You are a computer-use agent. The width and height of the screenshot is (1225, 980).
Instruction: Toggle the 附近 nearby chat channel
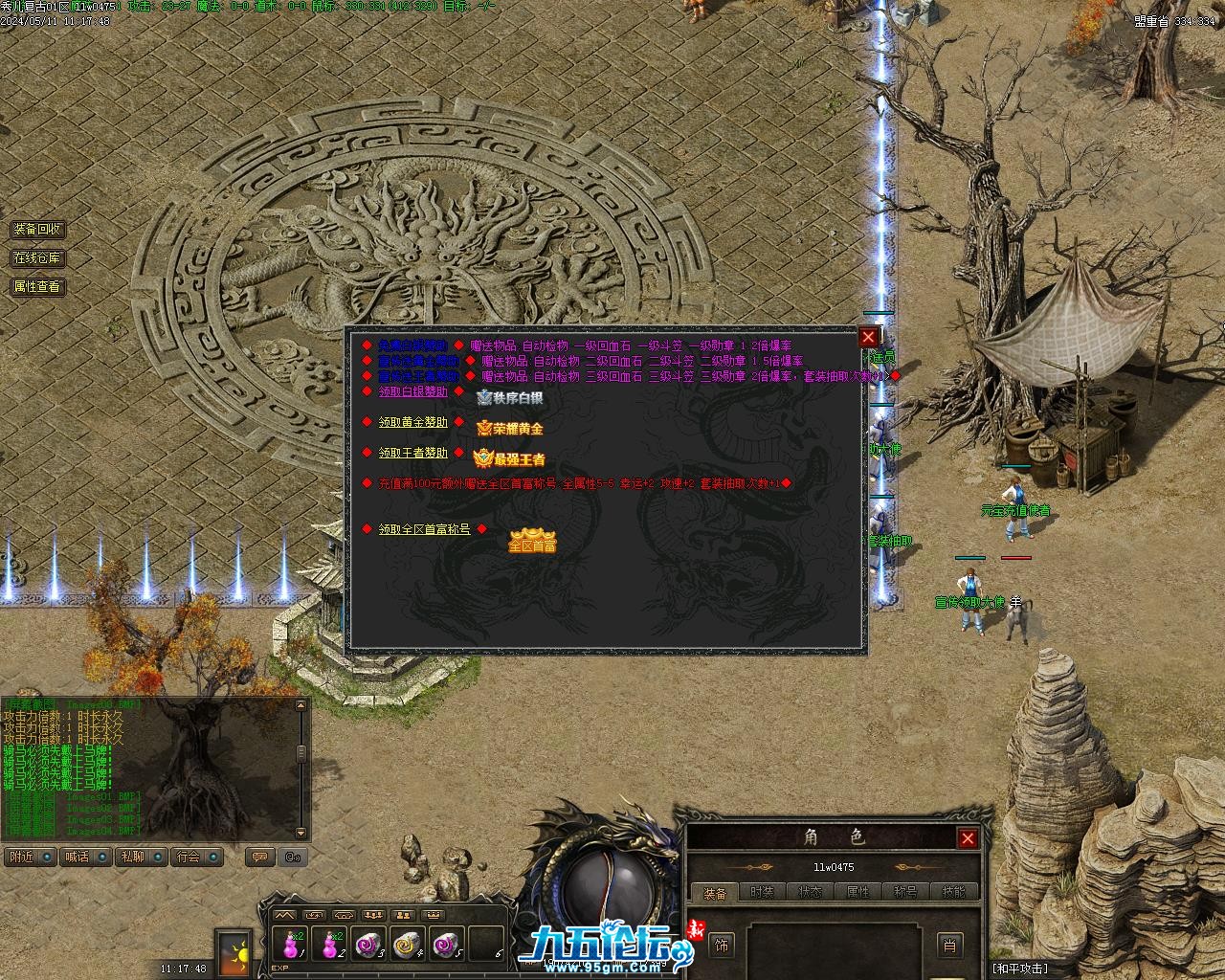pyautogui.click(x=30, y=857)
